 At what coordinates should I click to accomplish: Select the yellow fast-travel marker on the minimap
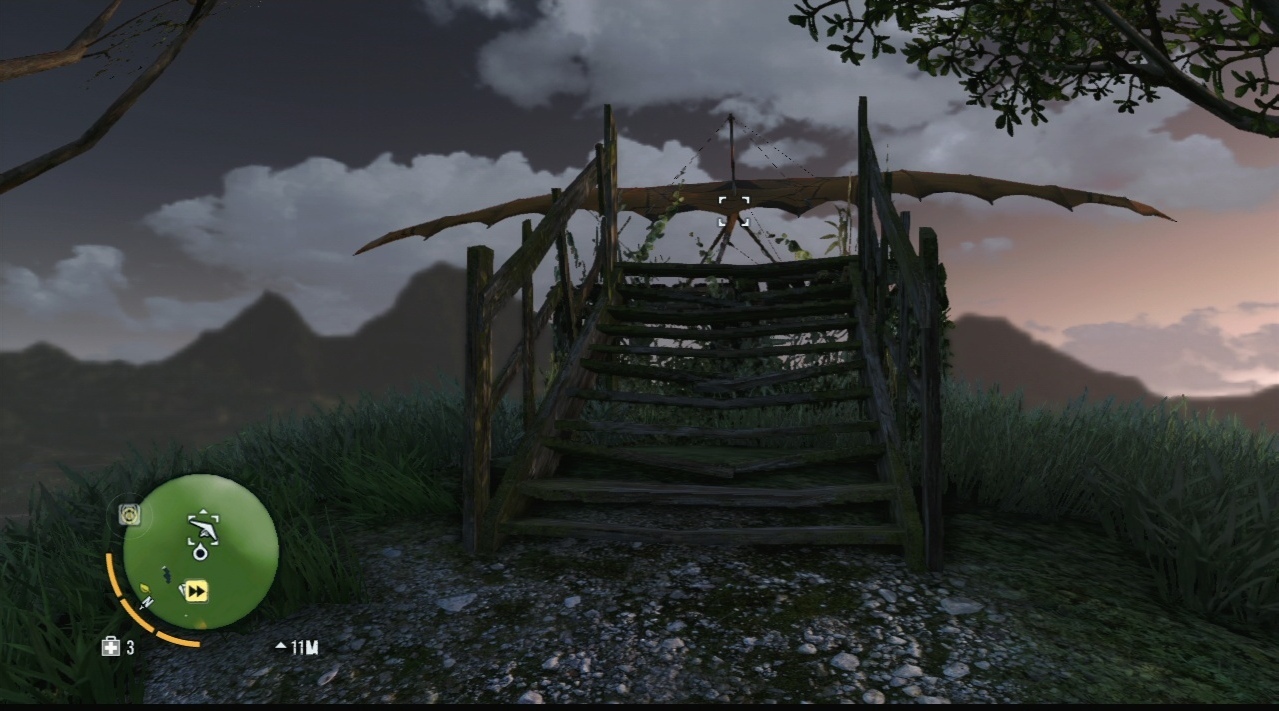196,592
